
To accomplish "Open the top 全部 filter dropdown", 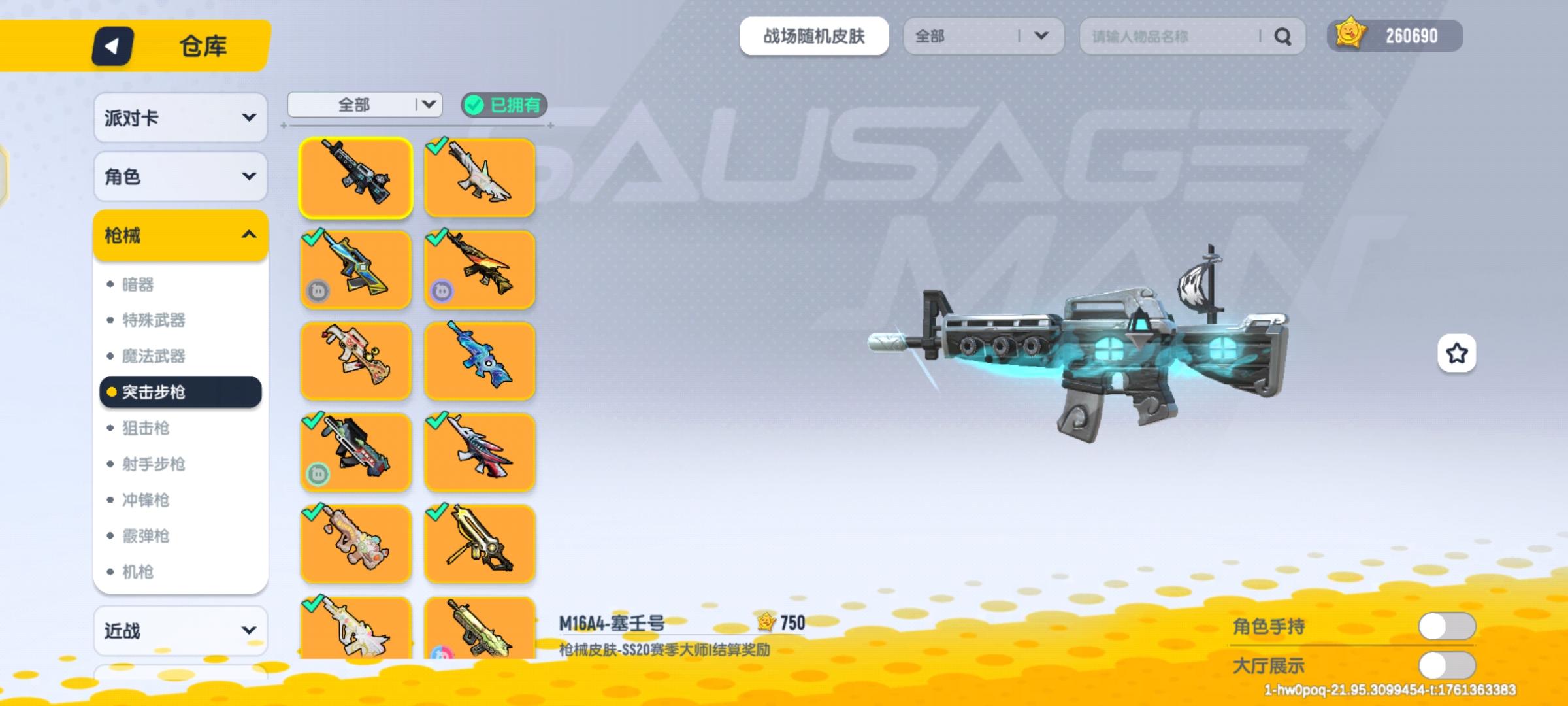I will tap(983, 37).
